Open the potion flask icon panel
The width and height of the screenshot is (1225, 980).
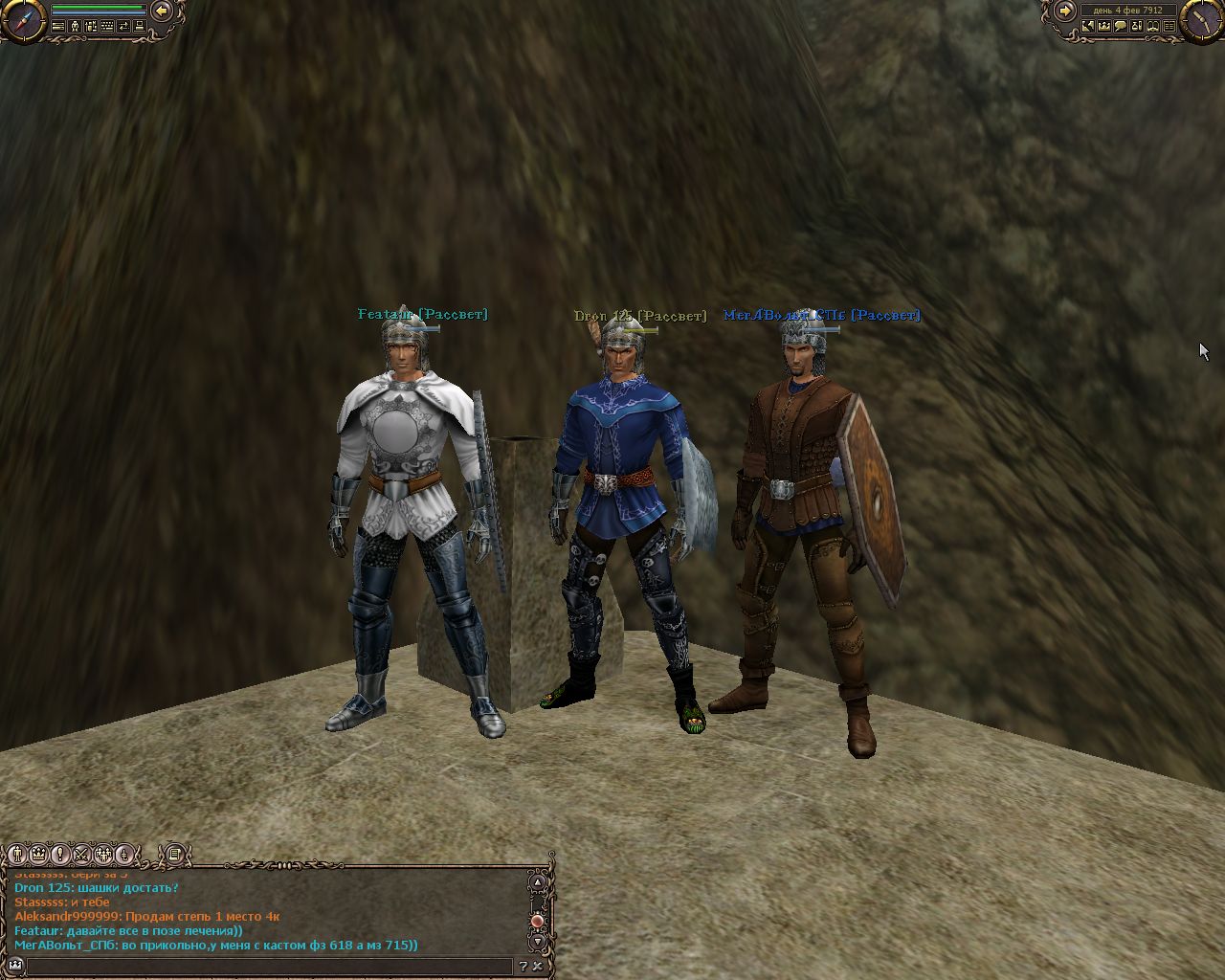[x=1137, y=27]
